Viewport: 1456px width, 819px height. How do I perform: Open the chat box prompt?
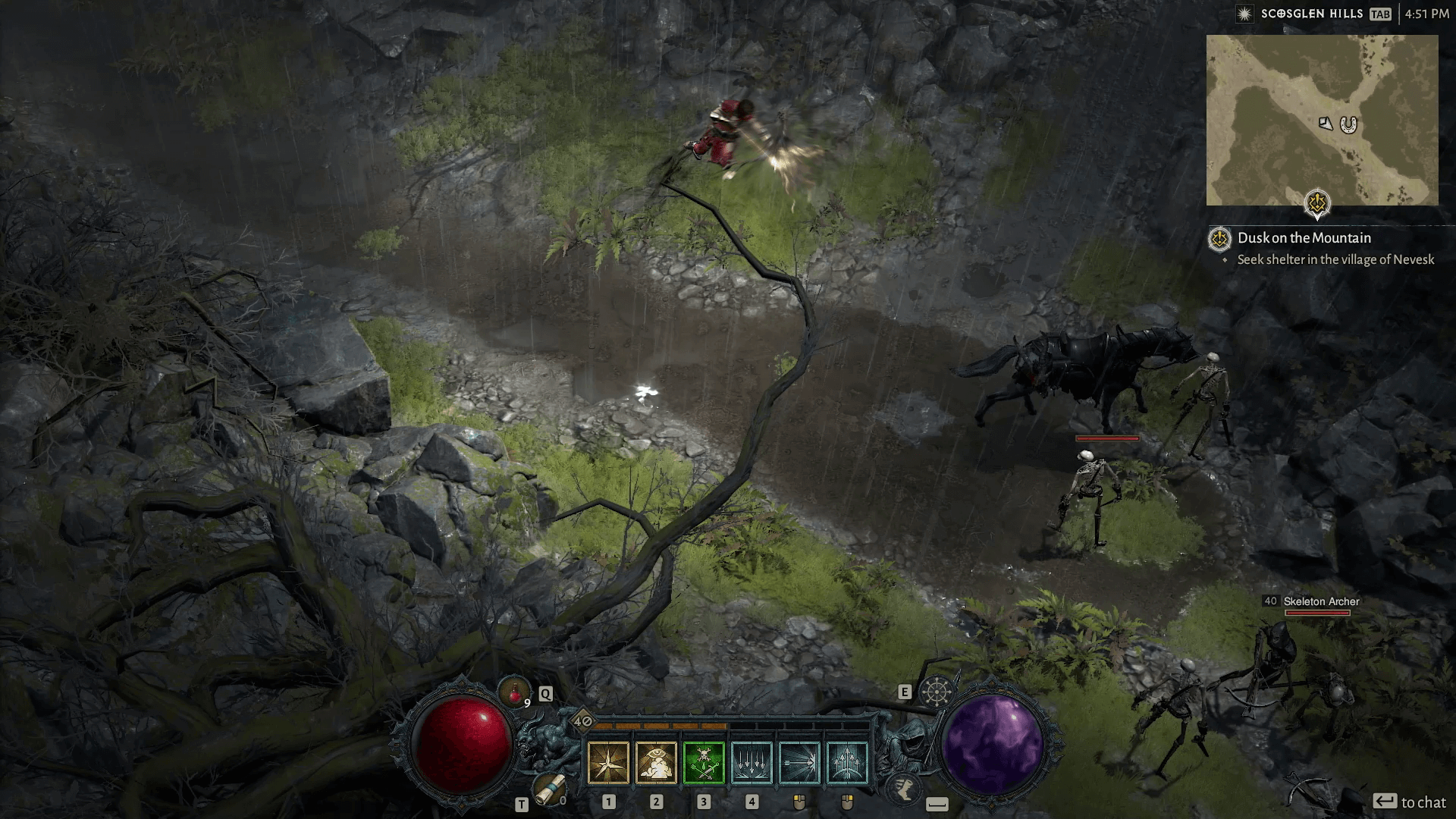tap(1409, 802)
